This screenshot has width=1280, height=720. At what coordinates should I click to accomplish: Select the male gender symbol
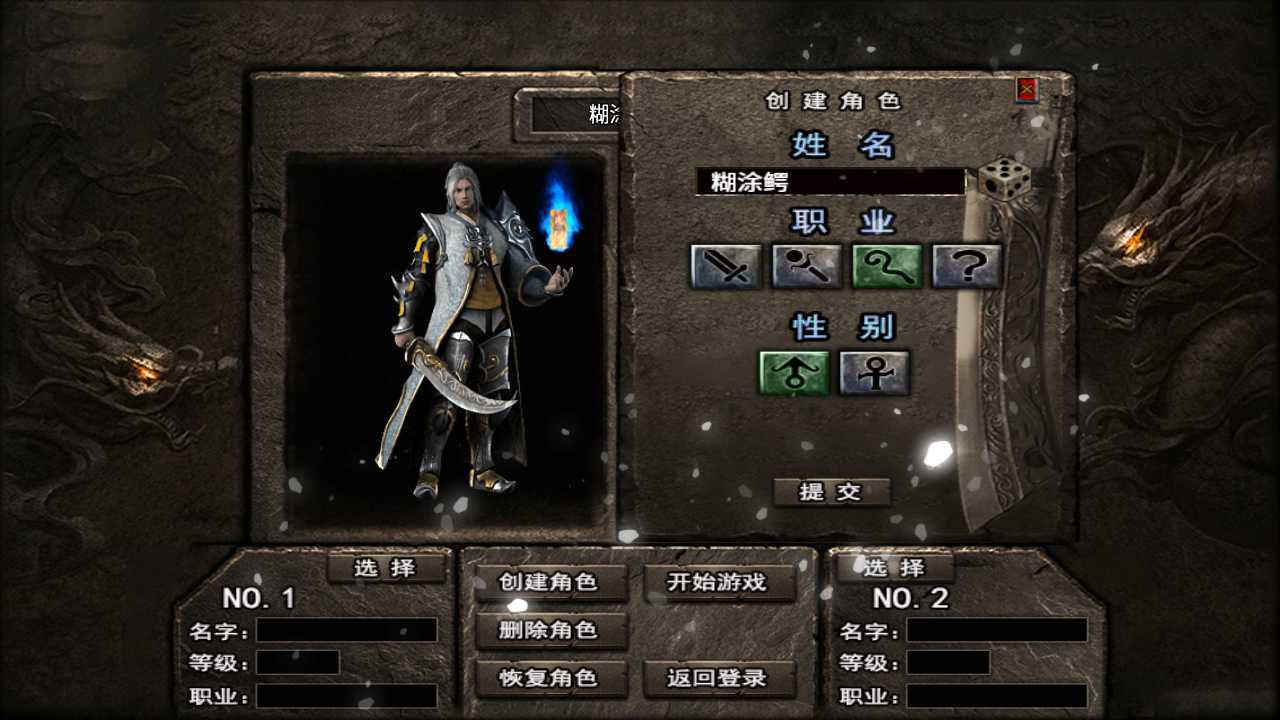pyautogui.click(x=795, y=370)
